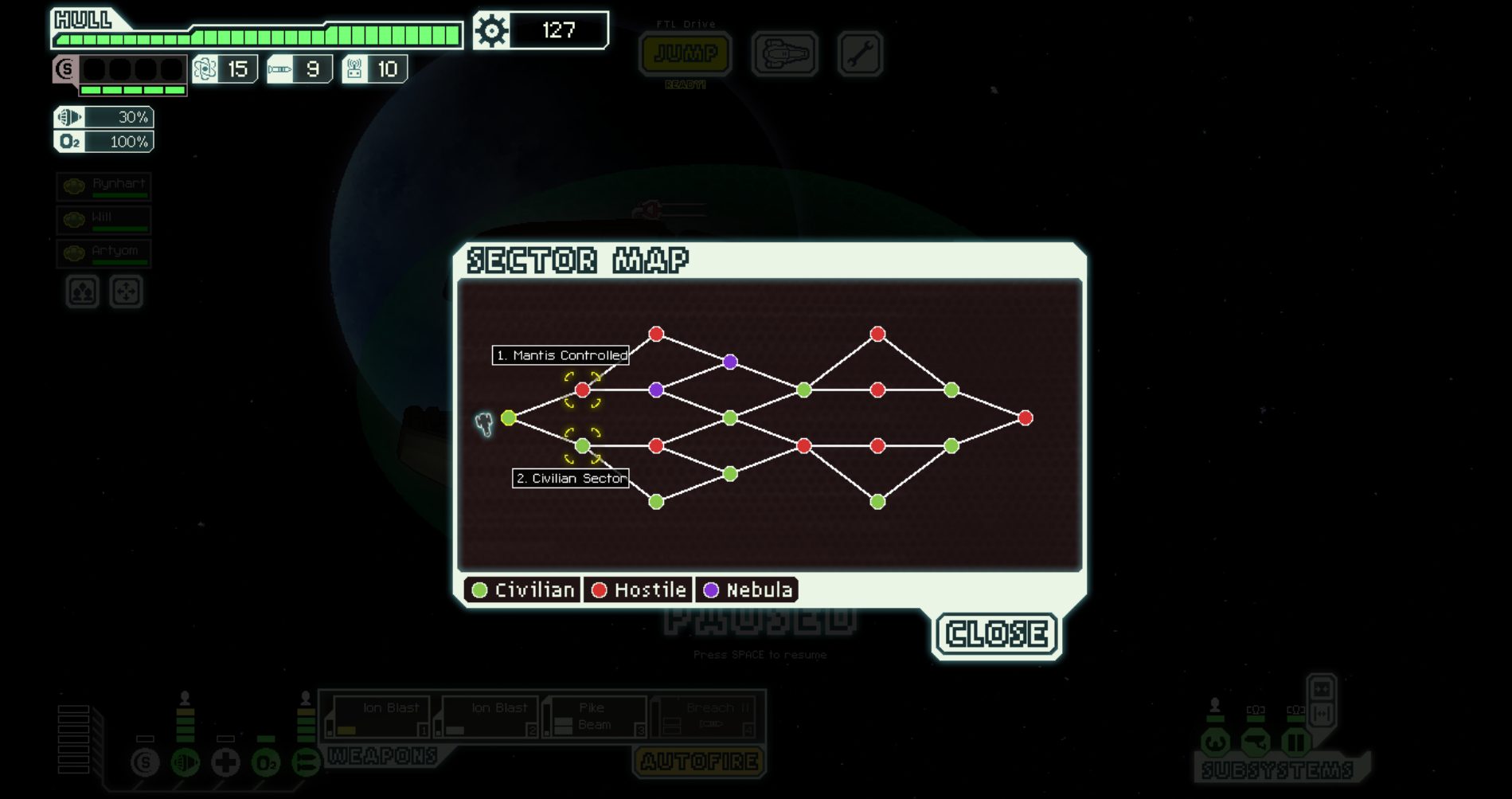Viewport: 1512px width, 799px height.
Task: Select the Breach II weapon slot
Action: point(703,716)
